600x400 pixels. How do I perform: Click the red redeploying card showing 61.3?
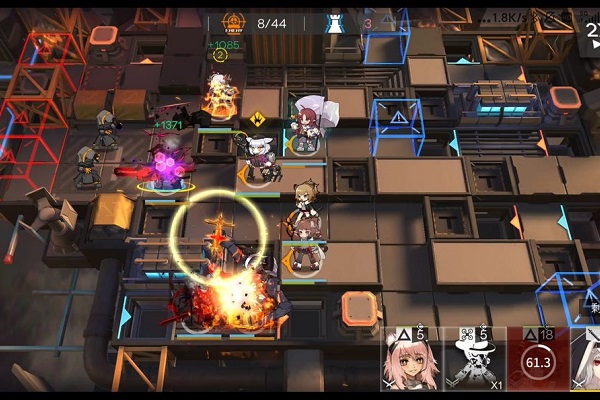click(x=537, y=360)
